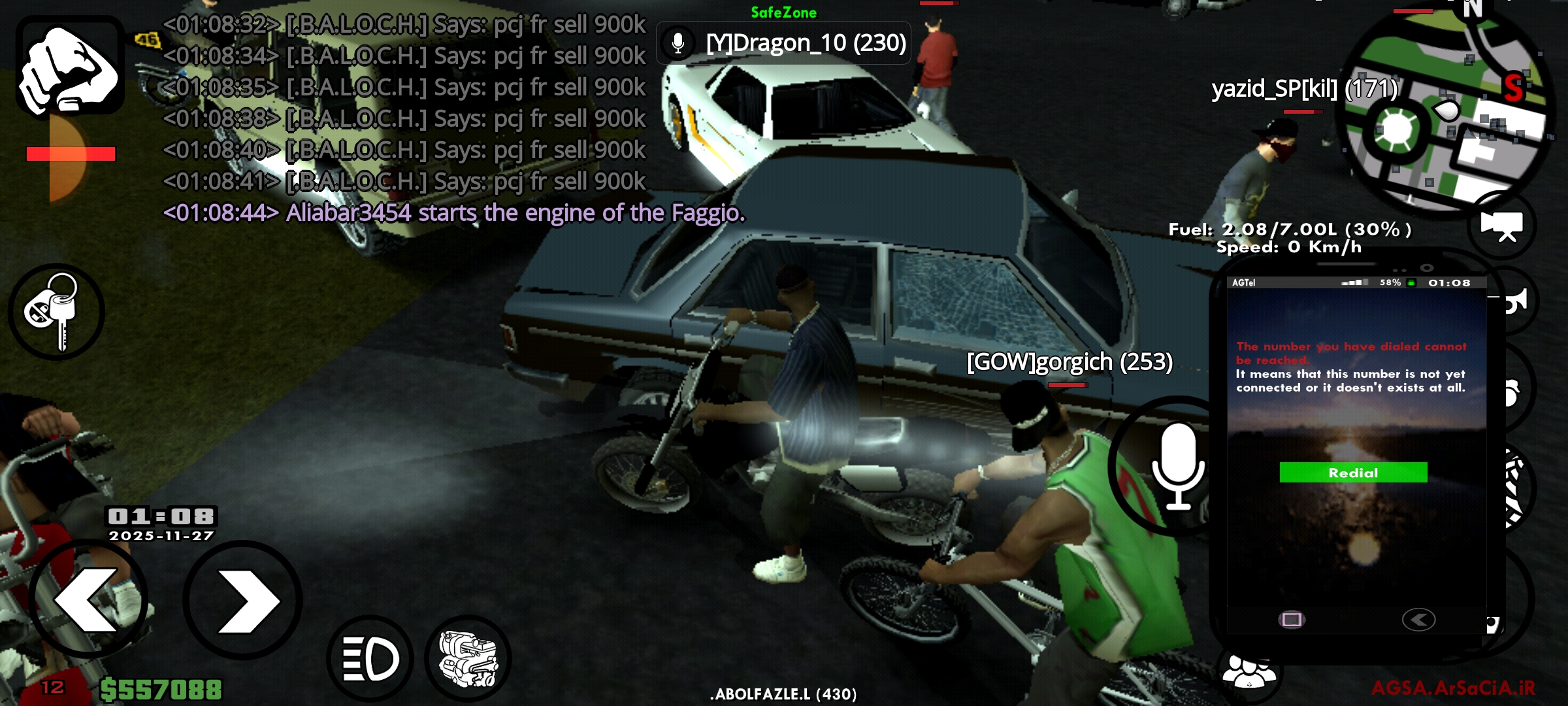
Task: Tap the mic icon beside [Y]Dragon_10 nametag
Action: [x=676, y=43]
